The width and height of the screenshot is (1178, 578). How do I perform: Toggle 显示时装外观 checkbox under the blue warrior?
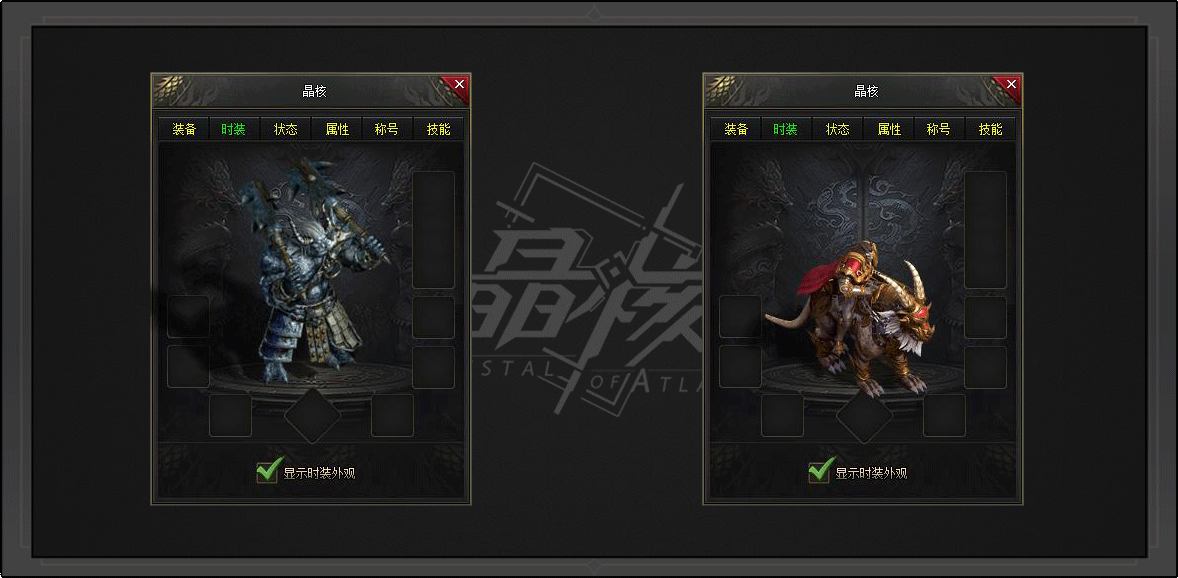coord(267,471)
